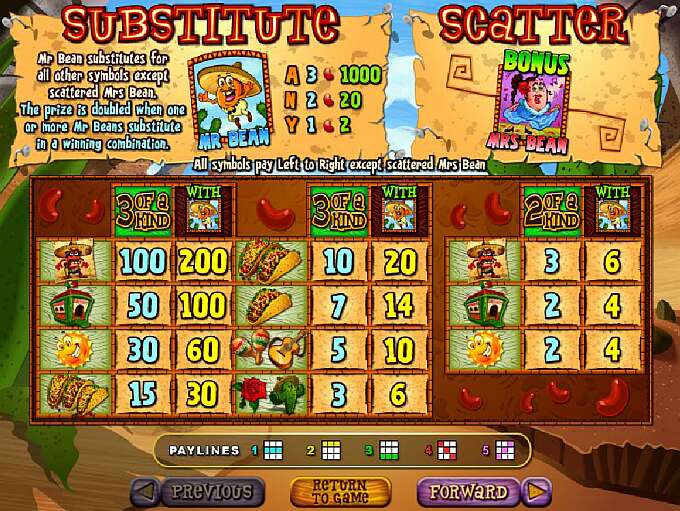Go to the Previous paytable page
The image size is (680, 511).
(x=212, y=491)
